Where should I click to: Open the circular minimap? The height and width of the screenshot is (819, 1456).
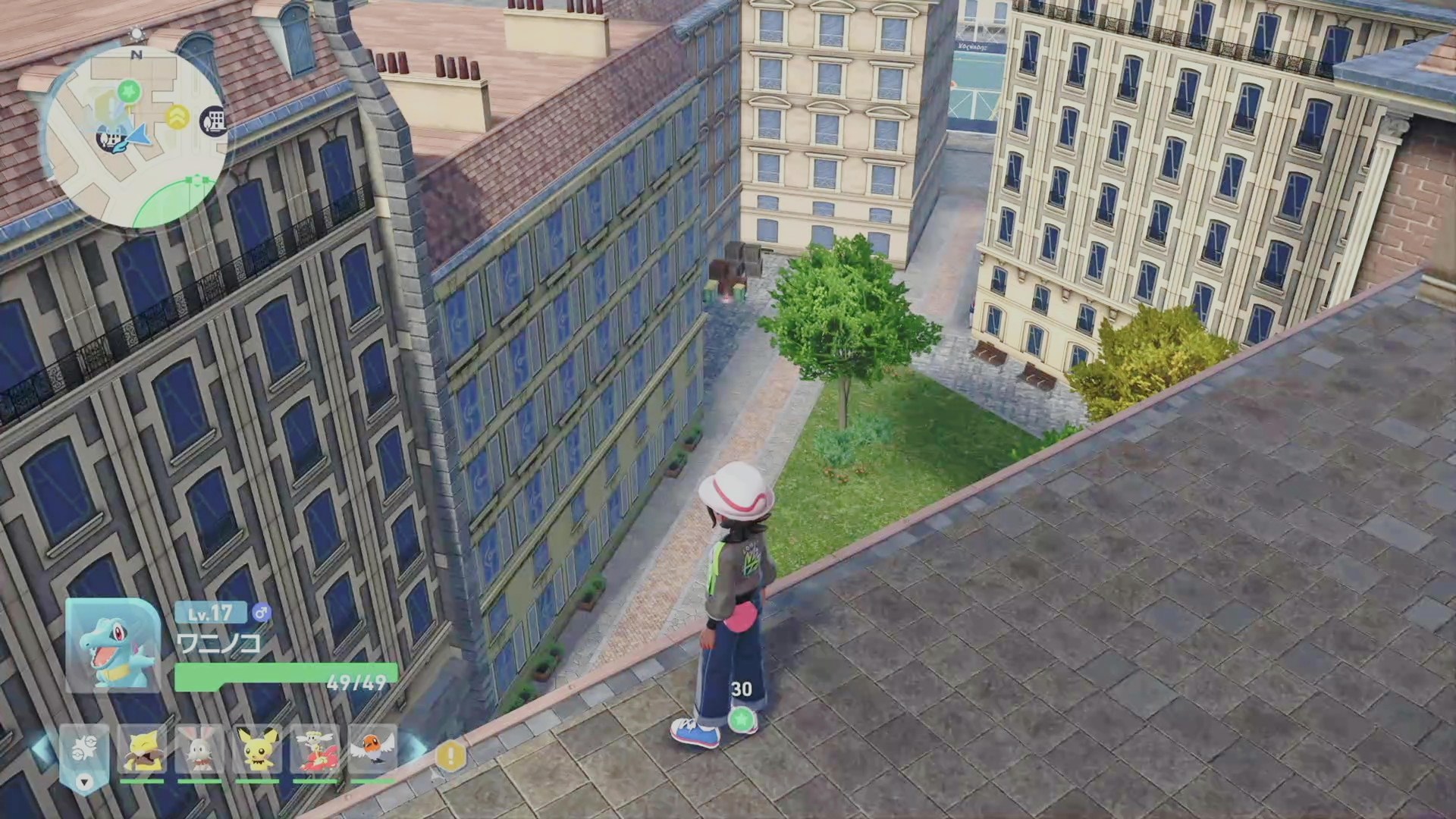135,136
